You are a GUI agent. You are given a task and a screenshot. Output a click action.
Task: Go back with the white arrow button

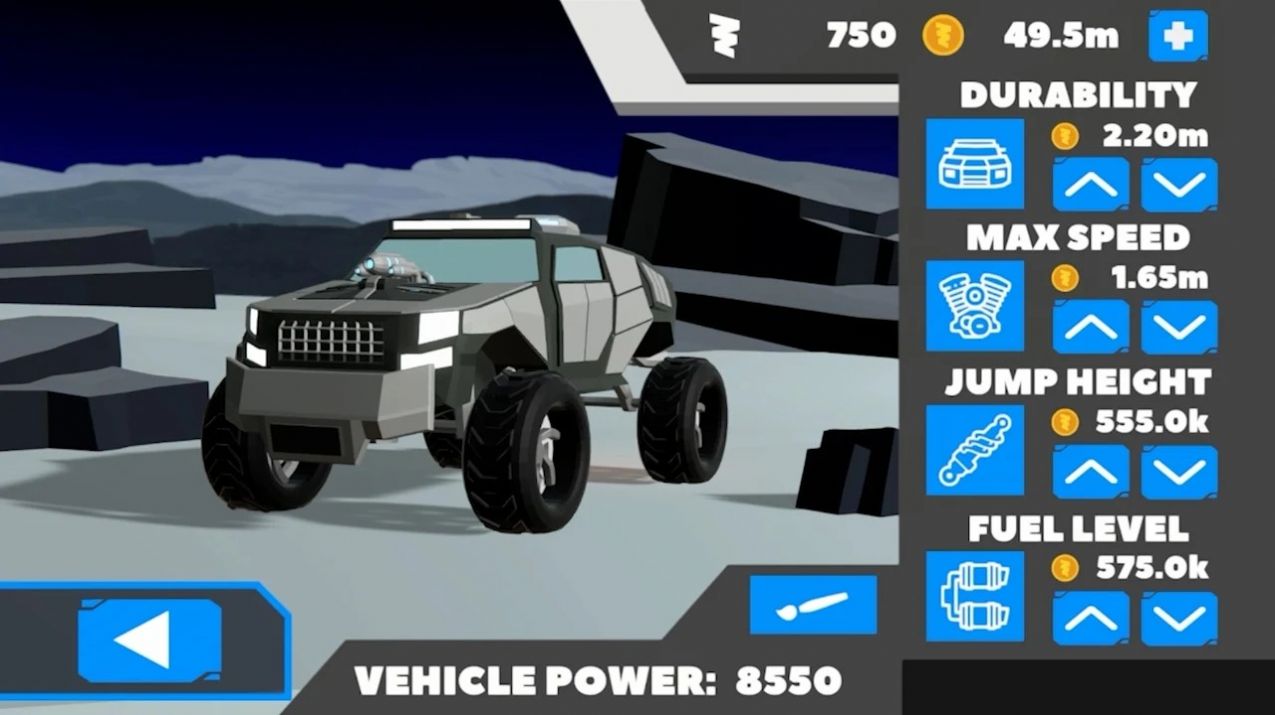[150, 641]
